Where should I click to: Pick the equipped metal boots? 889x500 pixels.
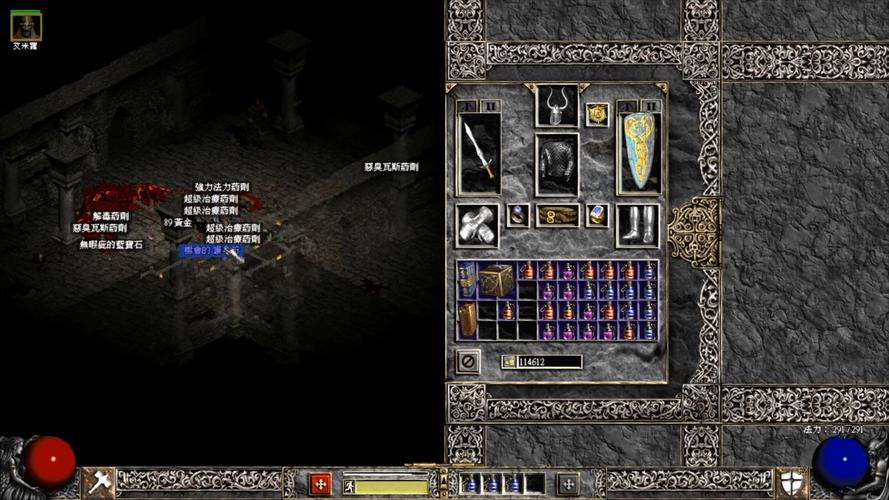pyautogui.click(x=637, y=225)
